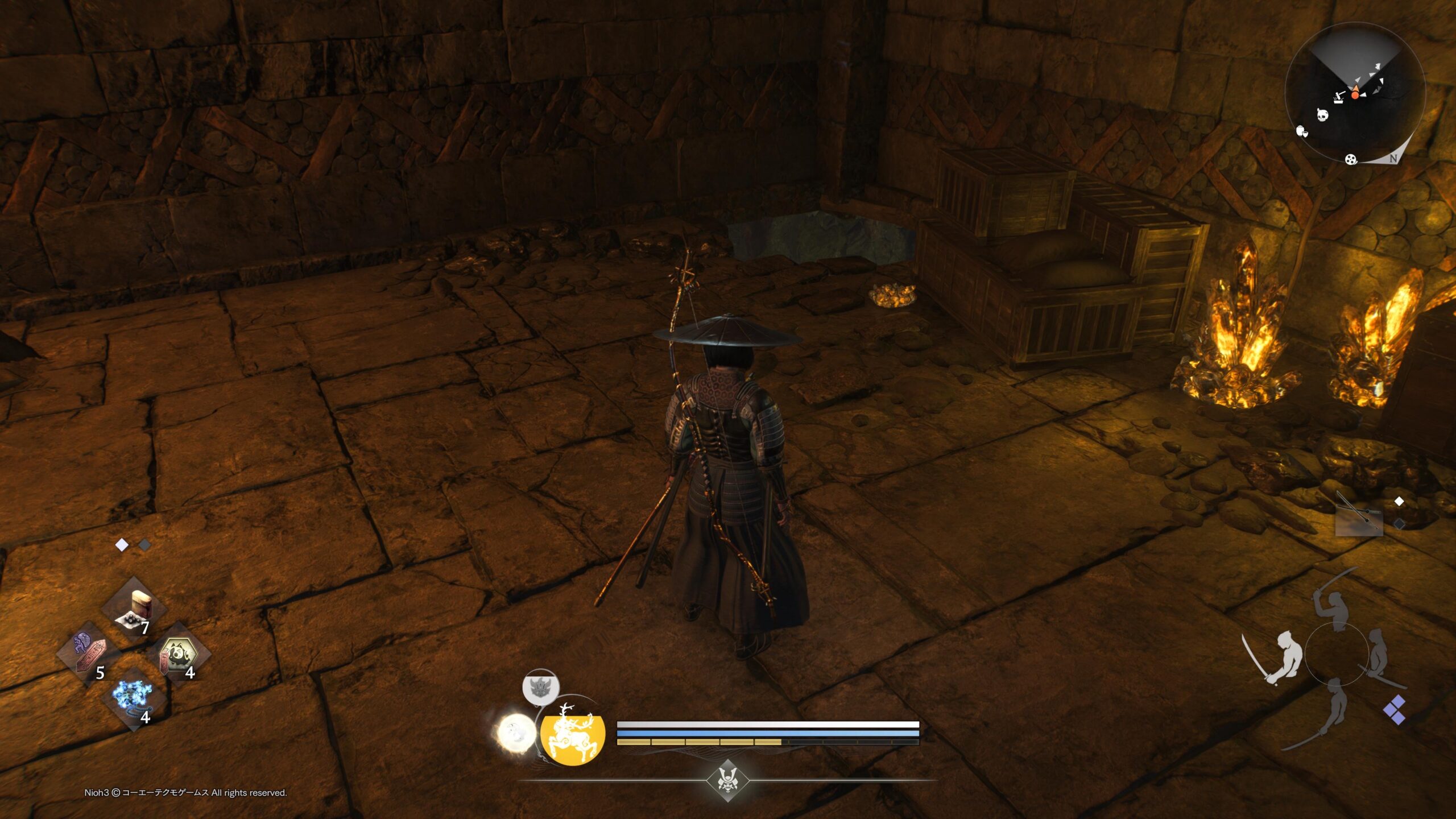Click the glowing white spirit orb
The image size is (1456, 819).
tap(516, 733)
